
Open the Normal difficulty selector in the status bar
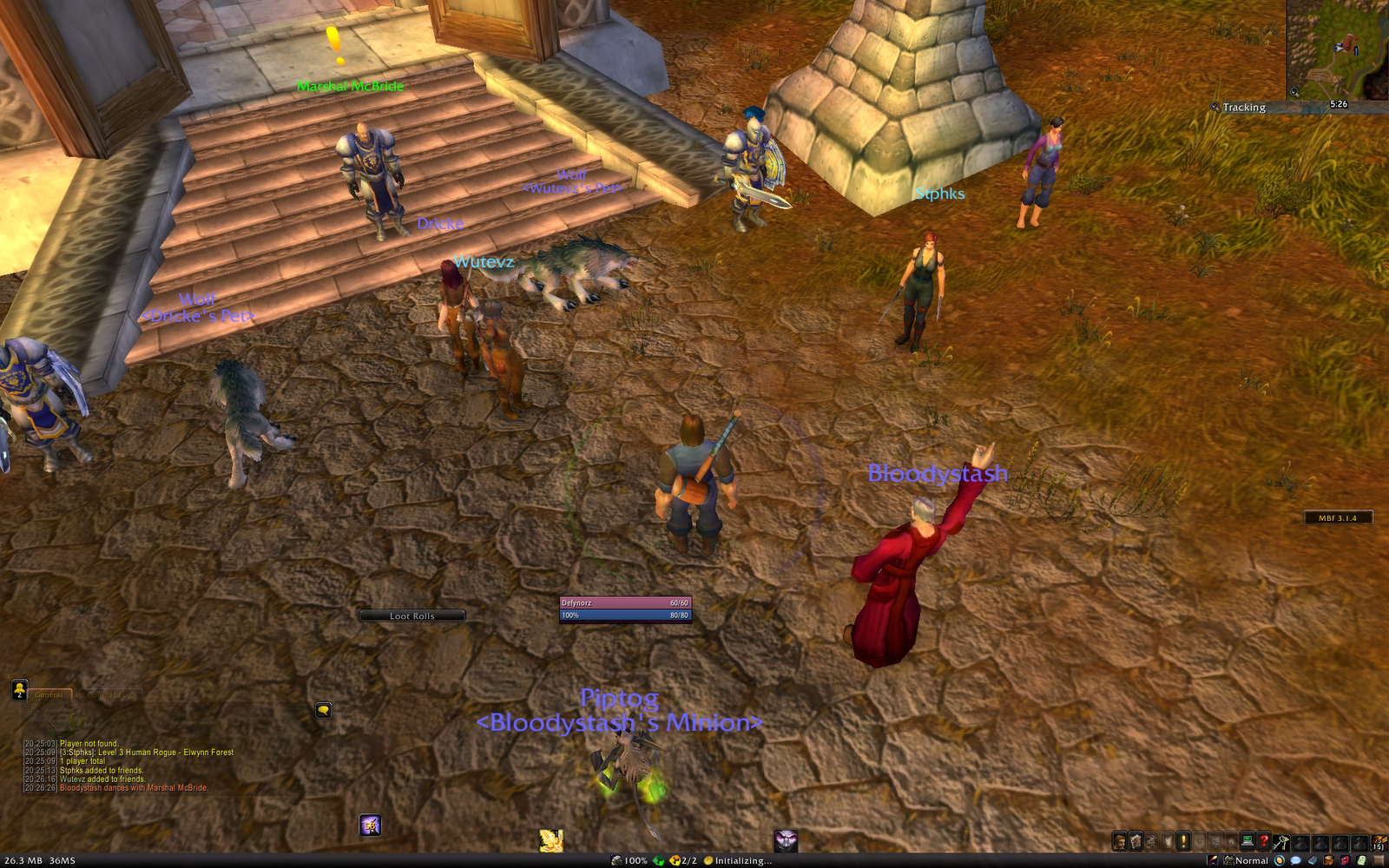[1252, 860]
